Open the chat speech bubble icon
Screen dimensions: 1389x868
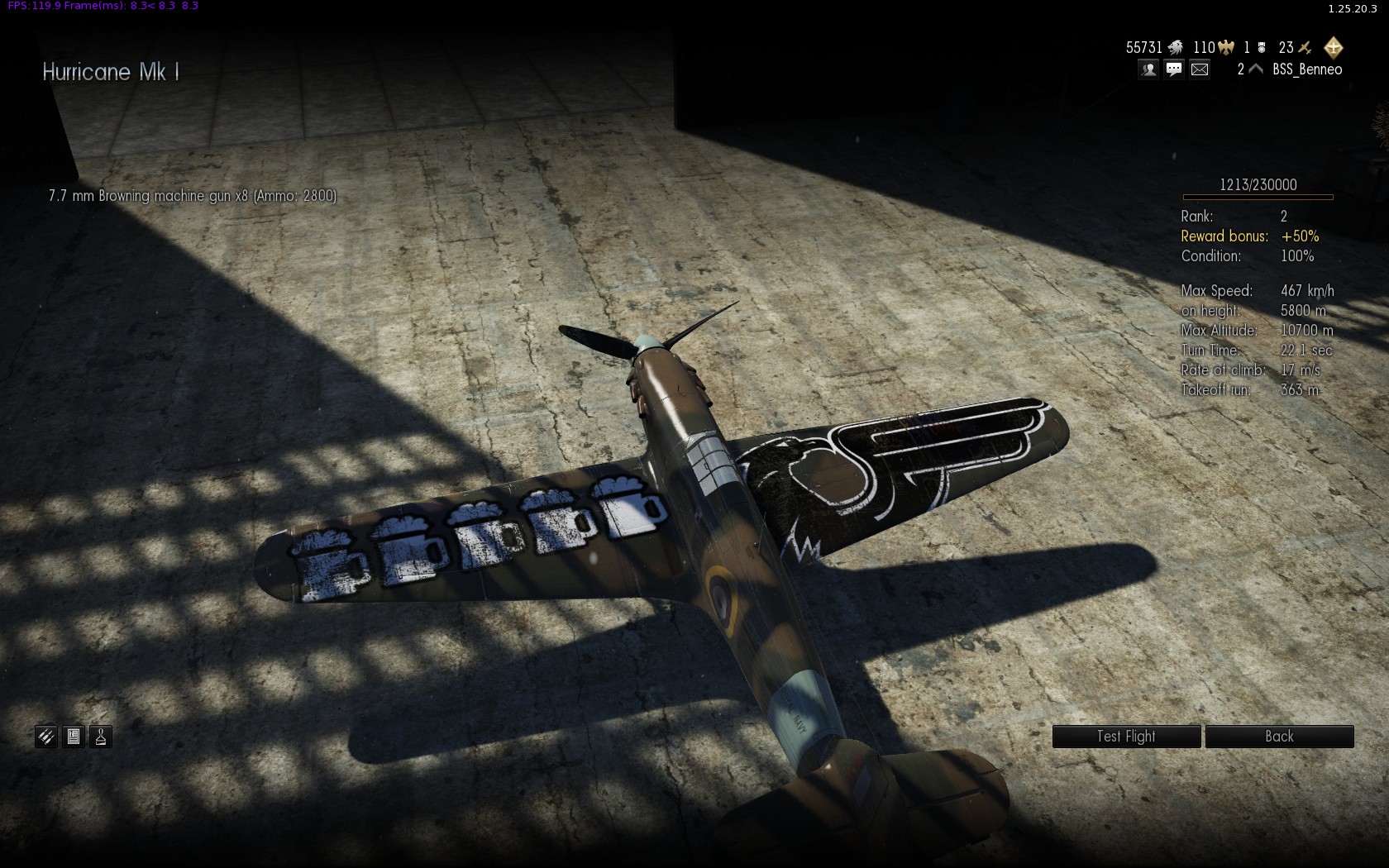tap(1174, 69)
